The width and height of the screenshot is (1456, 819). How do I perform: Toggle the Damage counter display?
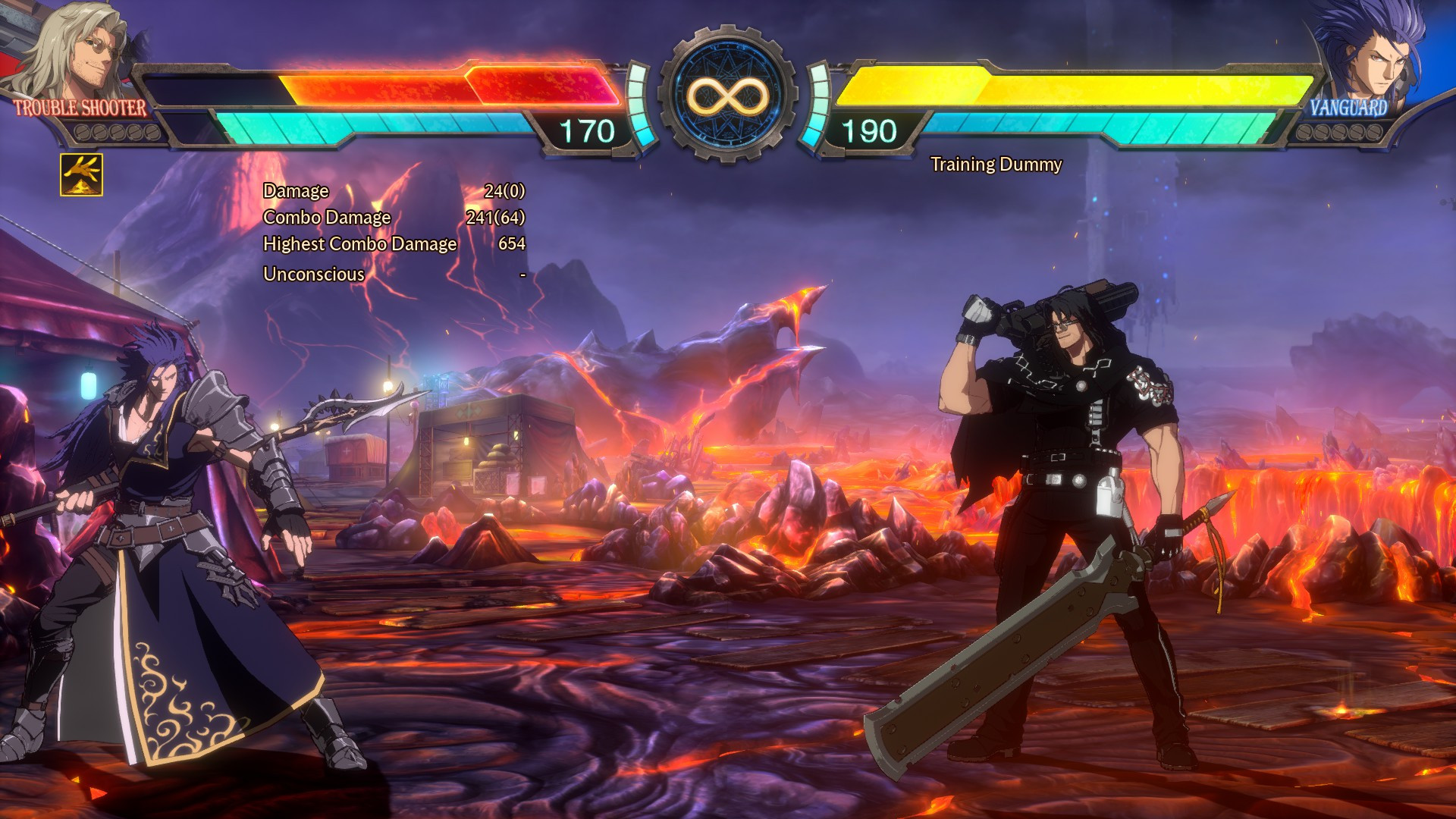point(296,192)
